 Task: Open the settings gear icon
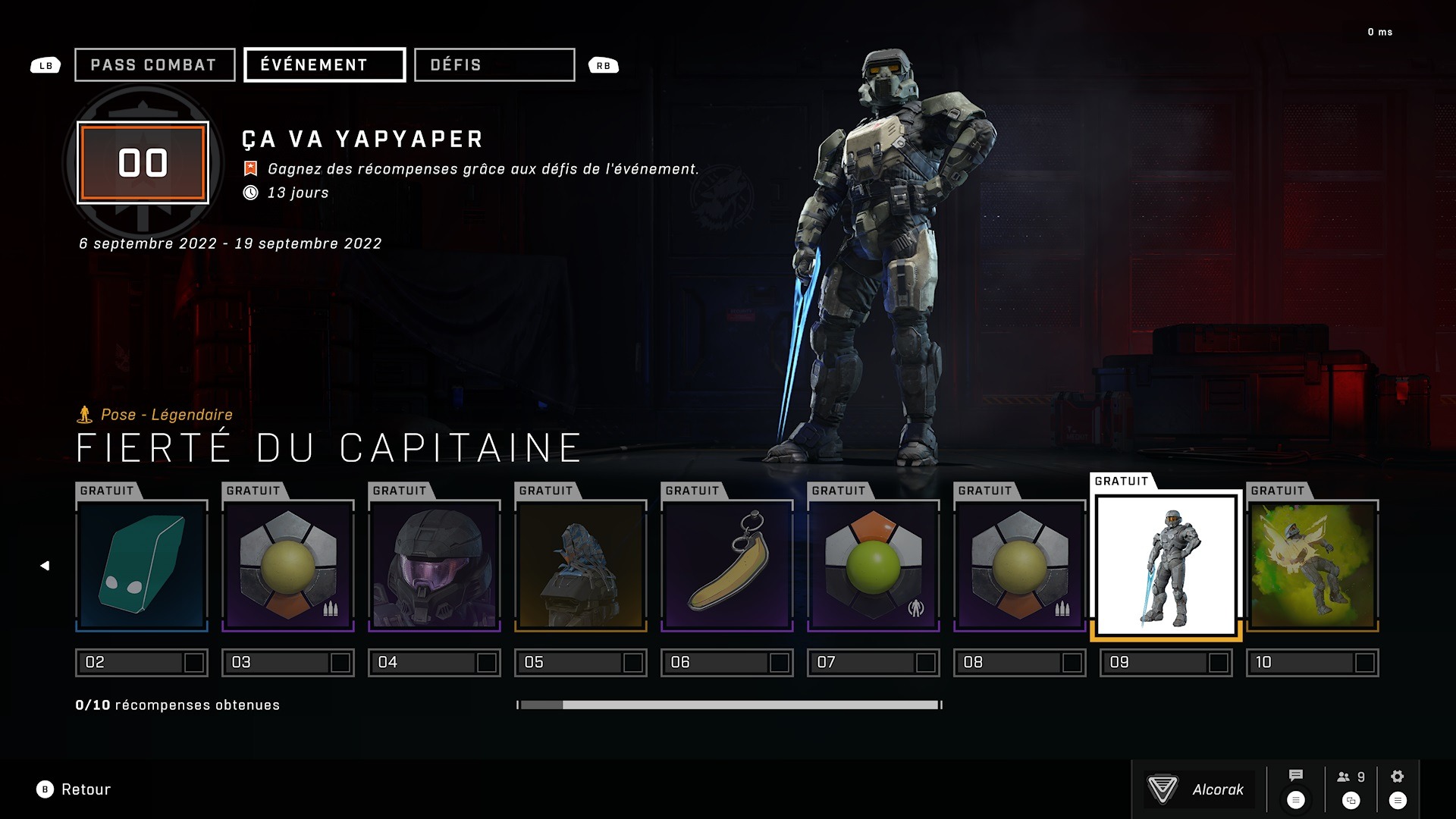pos(1398,777)
